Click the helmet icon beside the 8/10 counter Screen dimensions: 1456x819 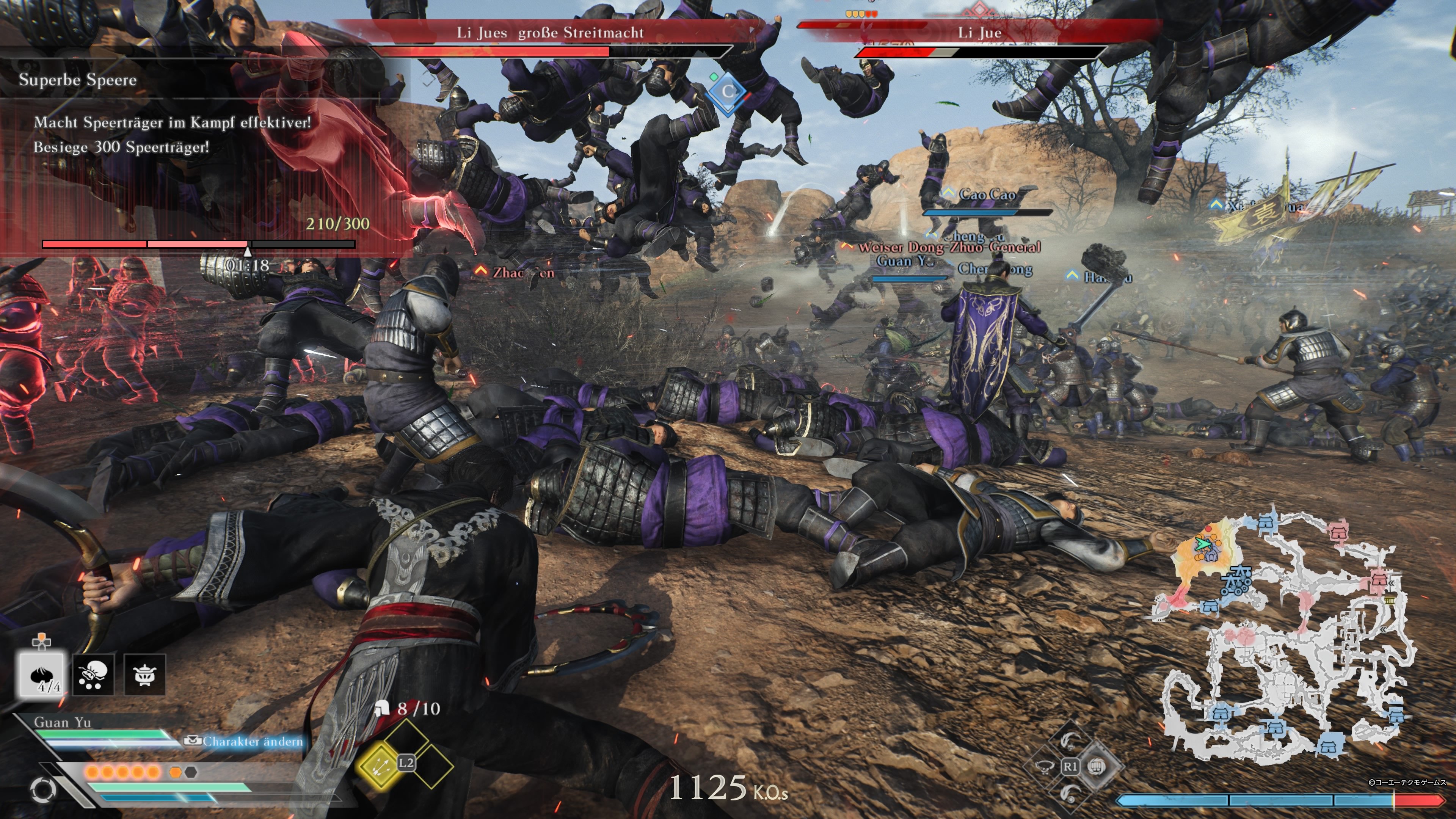[x=383, y=708]
